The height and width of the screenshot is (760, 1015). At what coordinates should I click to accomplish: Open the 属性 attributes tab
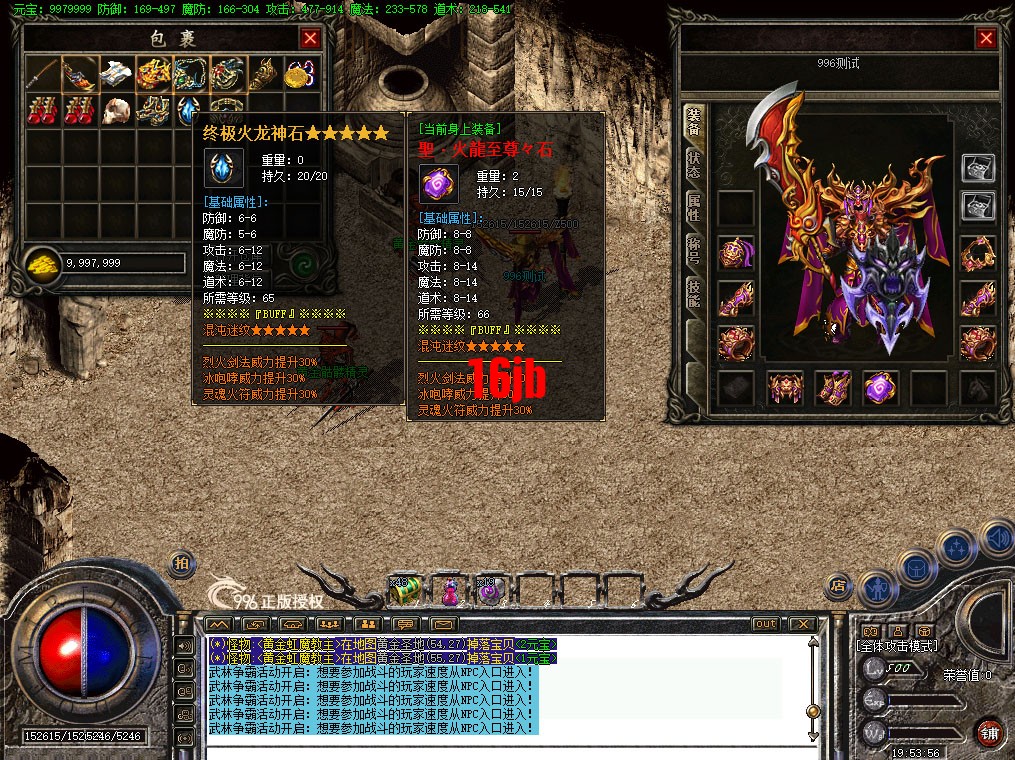(x=693, y=208)
